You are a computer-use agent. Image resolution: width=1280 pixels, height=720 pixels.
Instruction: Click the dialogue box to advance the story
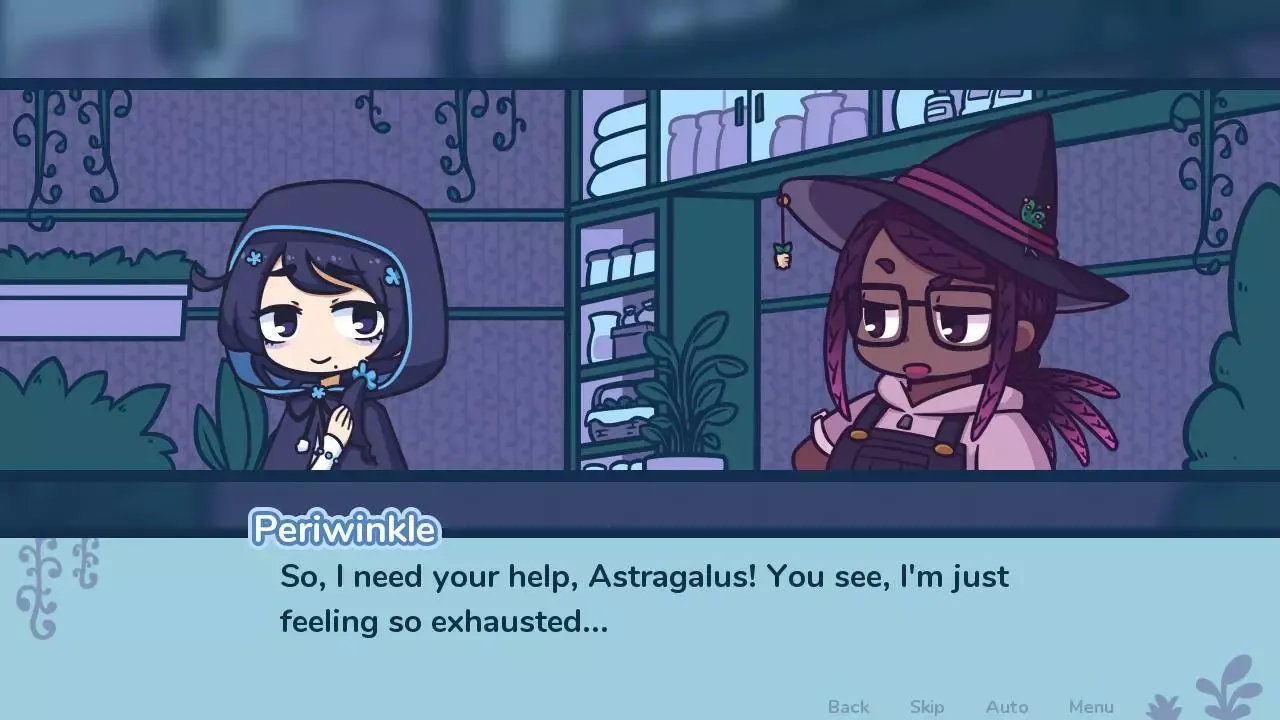click(x=640, y=600)
